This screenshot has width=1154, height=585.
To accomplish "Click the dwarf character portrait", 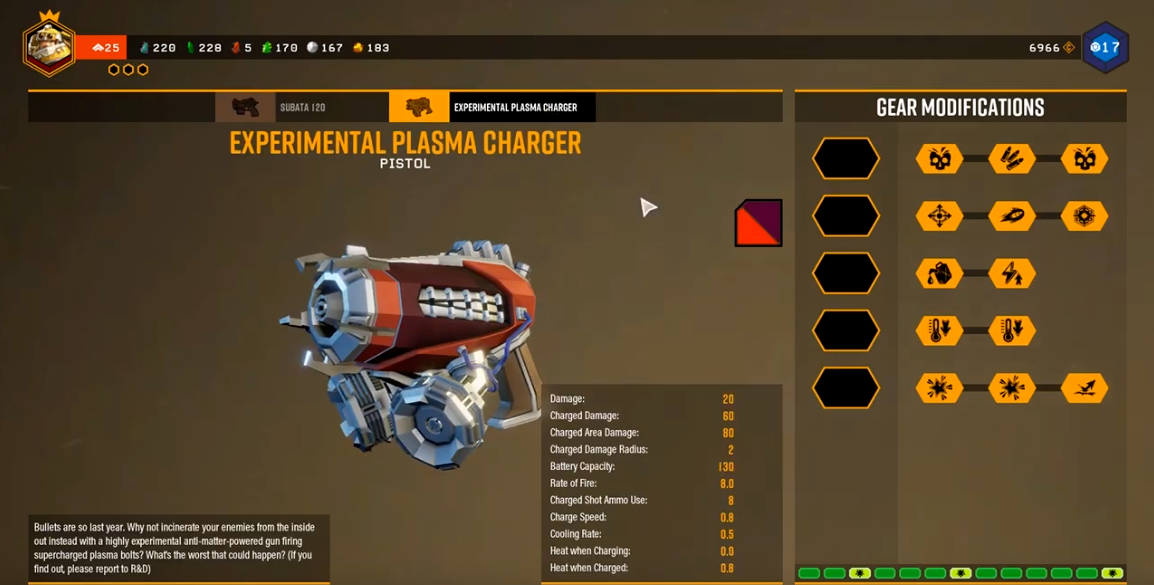I will (x=48, y=45).
